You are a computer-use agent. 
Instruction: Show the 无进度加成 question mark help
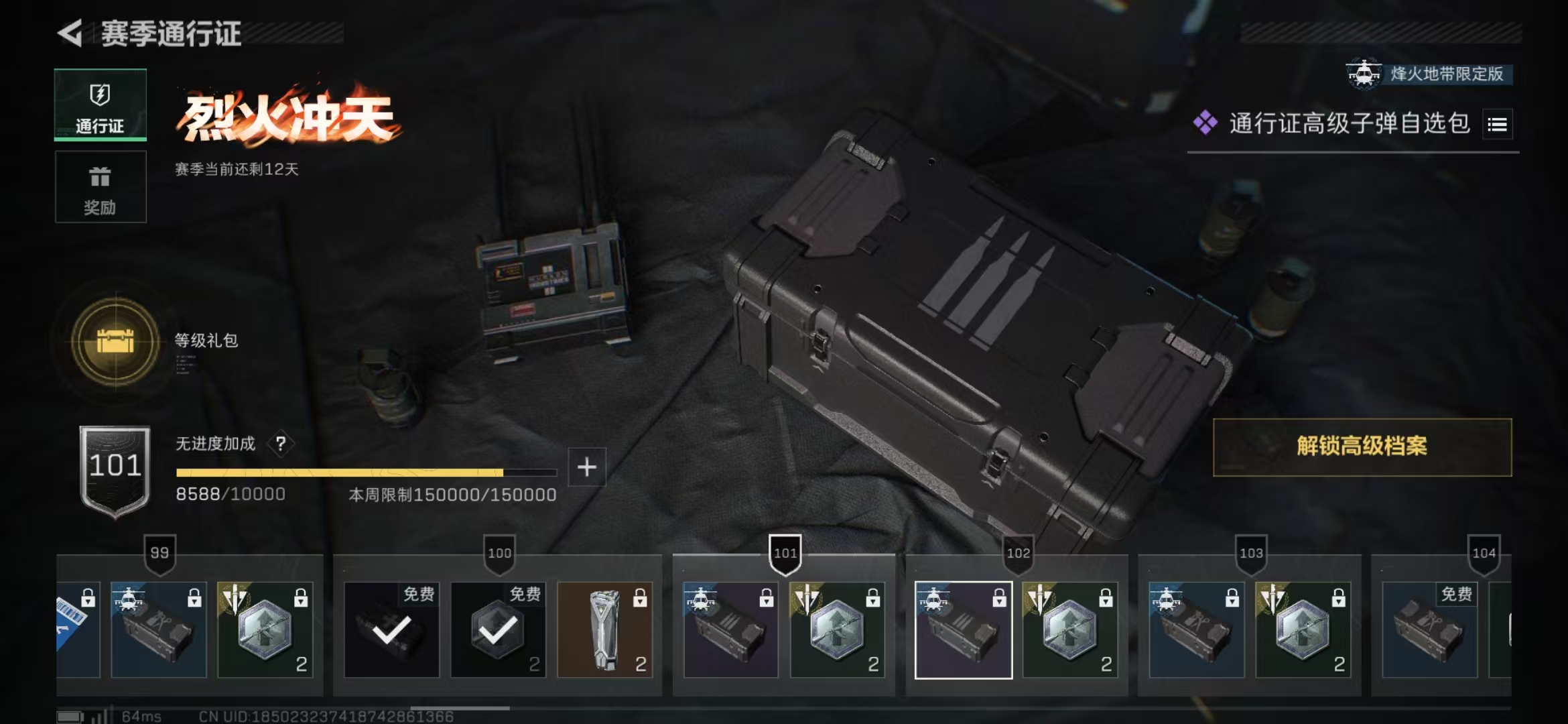281,444
